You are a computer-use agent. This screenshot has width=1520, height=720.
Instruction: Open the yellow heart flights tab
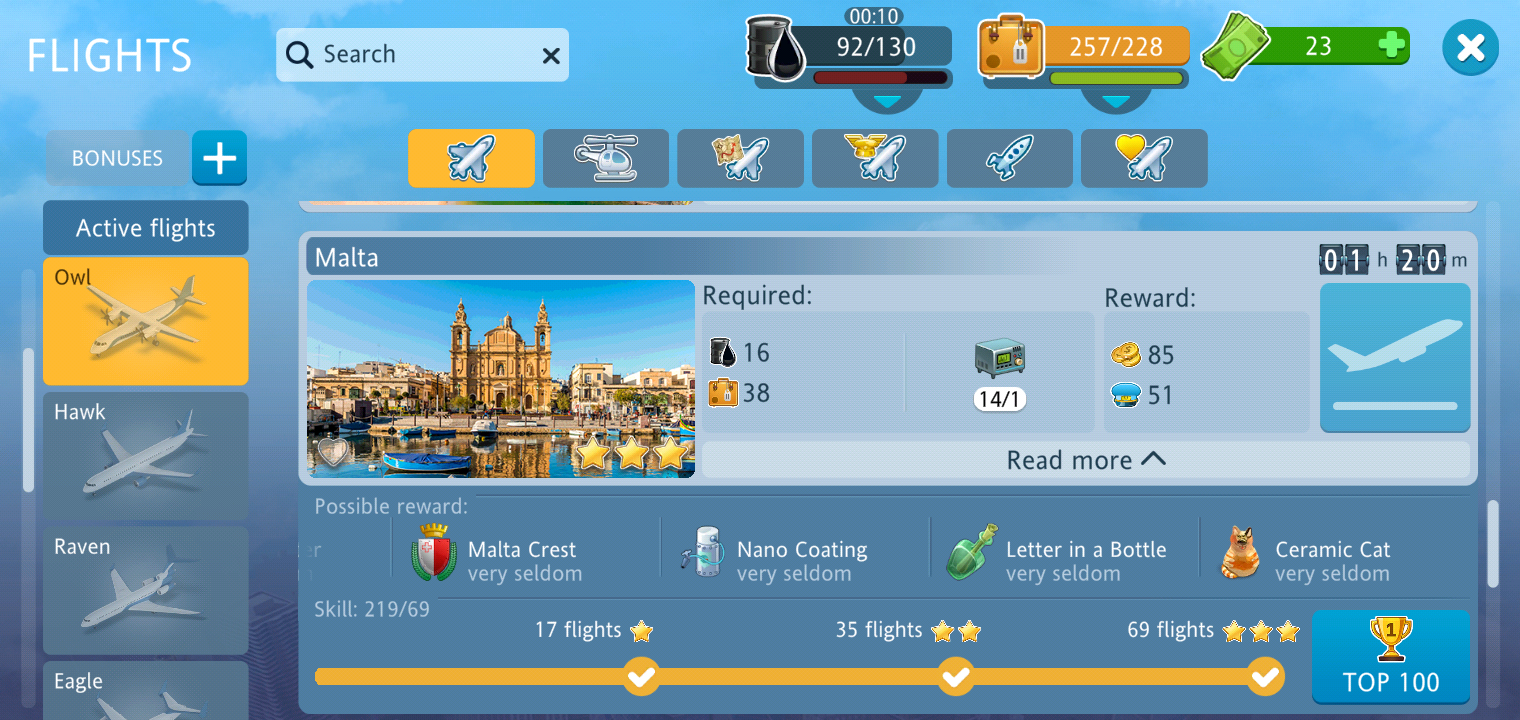1144,158
